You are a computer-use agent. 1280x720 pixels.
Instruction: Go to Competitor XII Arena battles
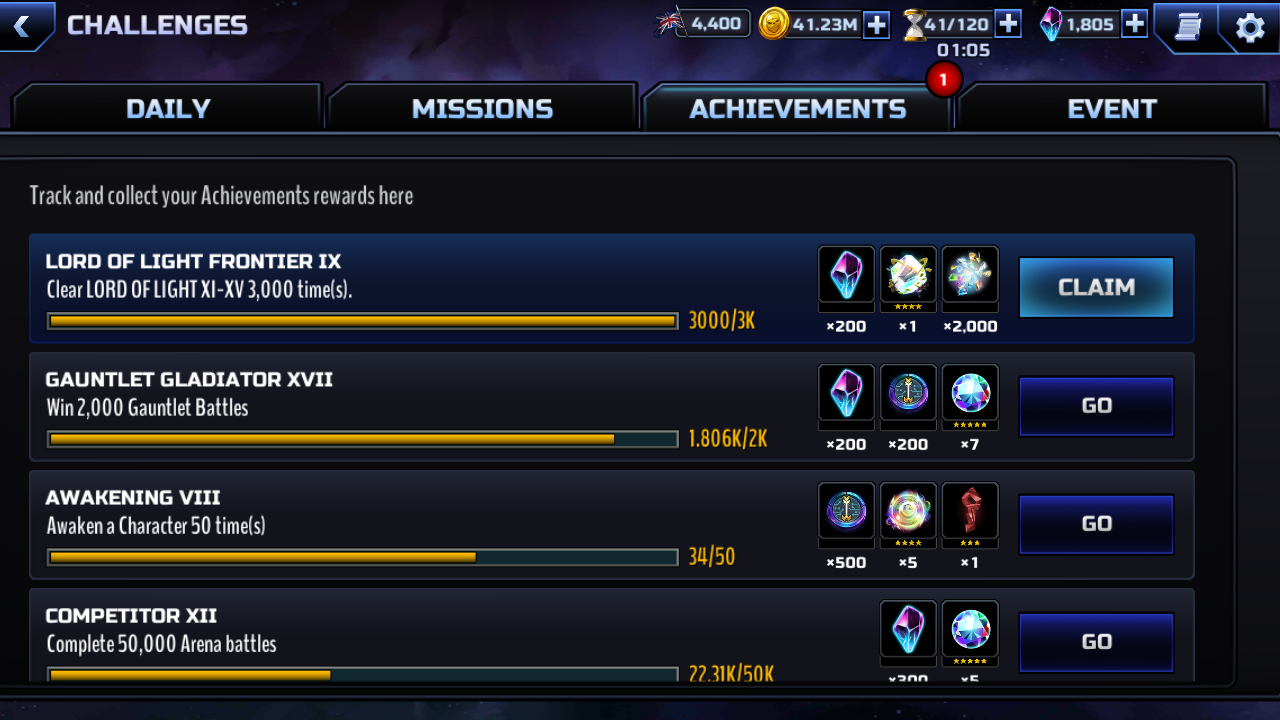point(1096,642)
